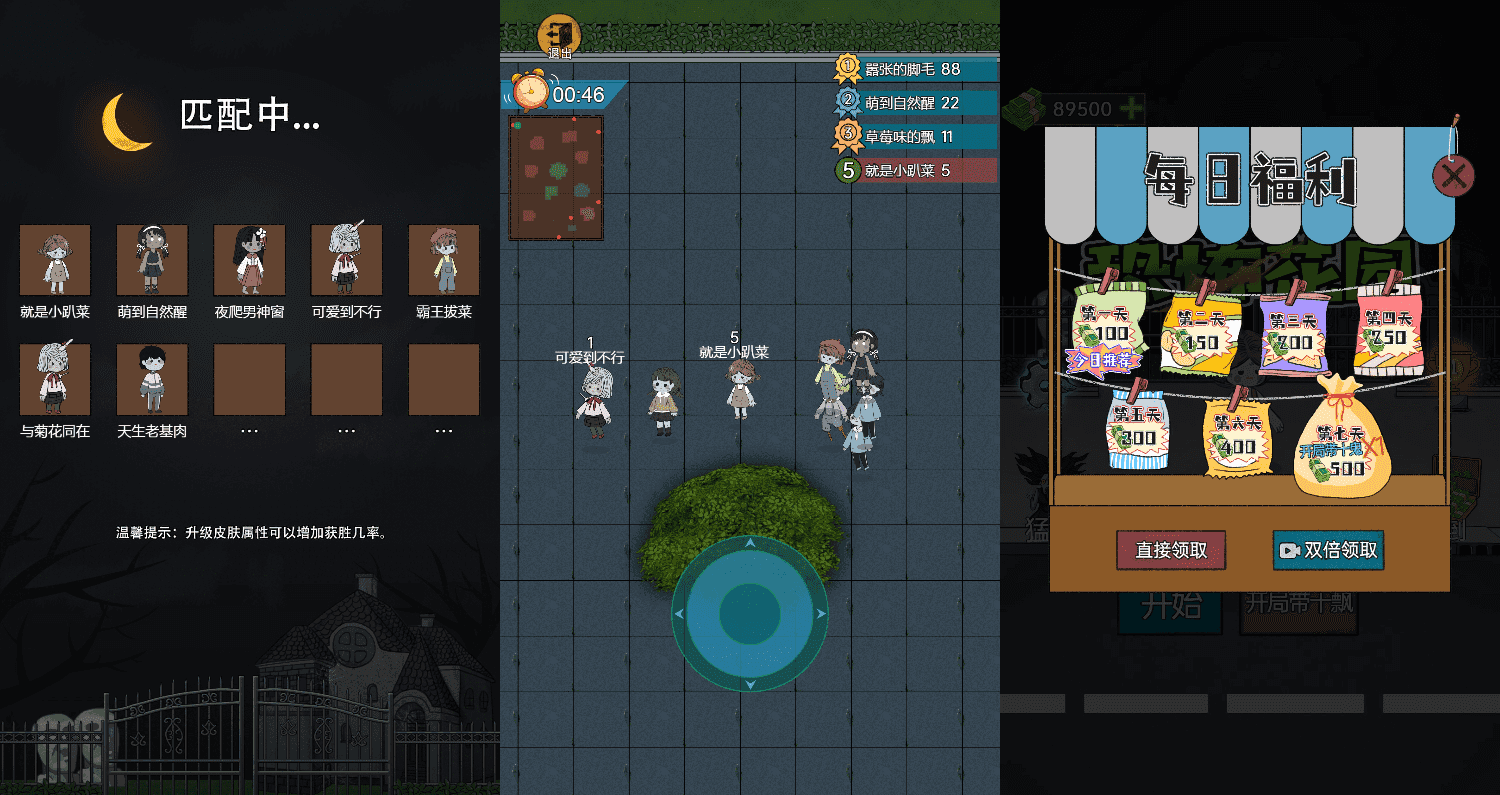
Task: Select the 第四天 250 reward bag
Action: coord(1388,330)
